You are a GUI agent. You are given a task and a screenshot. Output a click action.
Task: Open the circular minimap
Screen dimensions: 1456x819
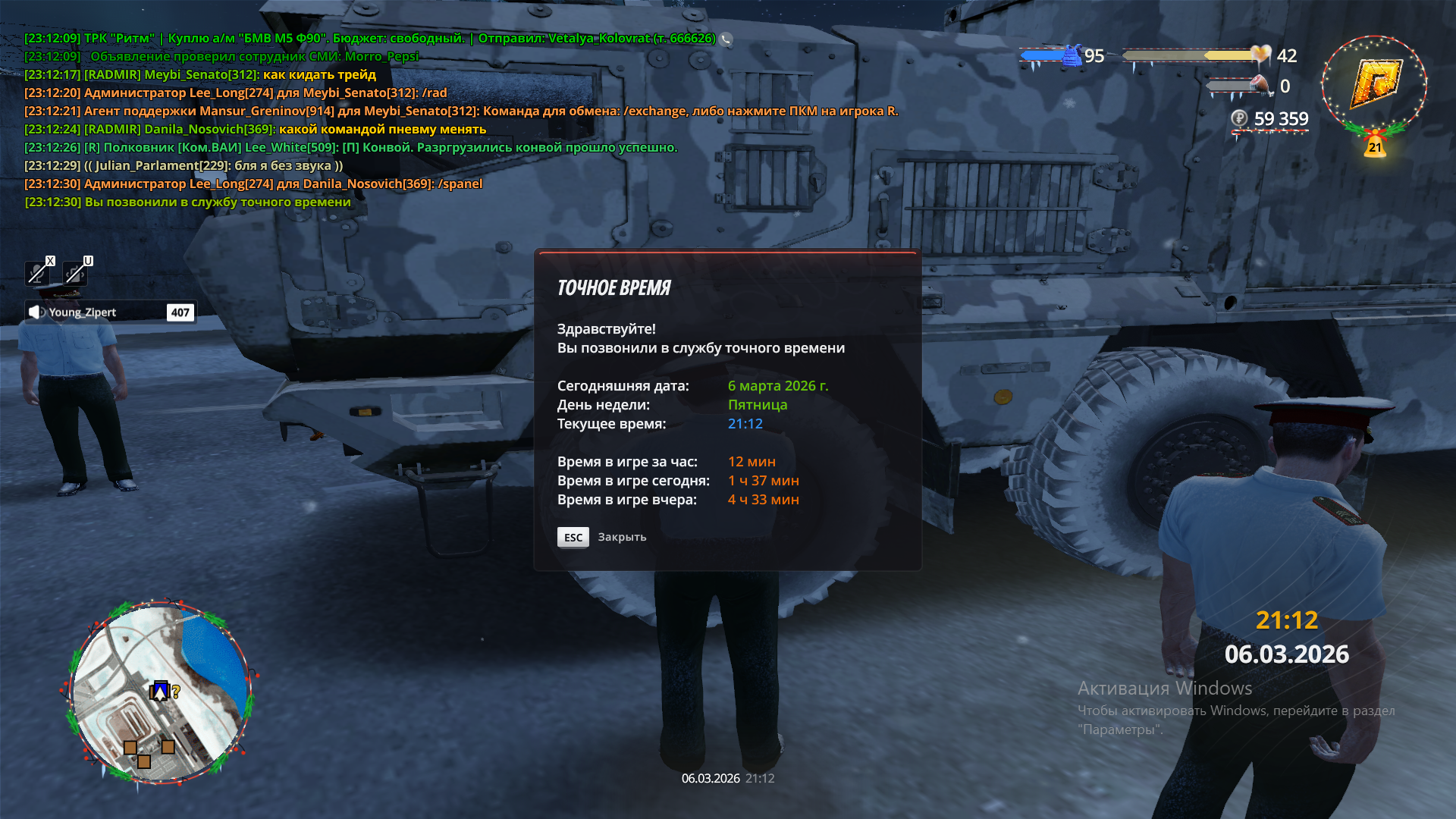[x=158, y=692]
